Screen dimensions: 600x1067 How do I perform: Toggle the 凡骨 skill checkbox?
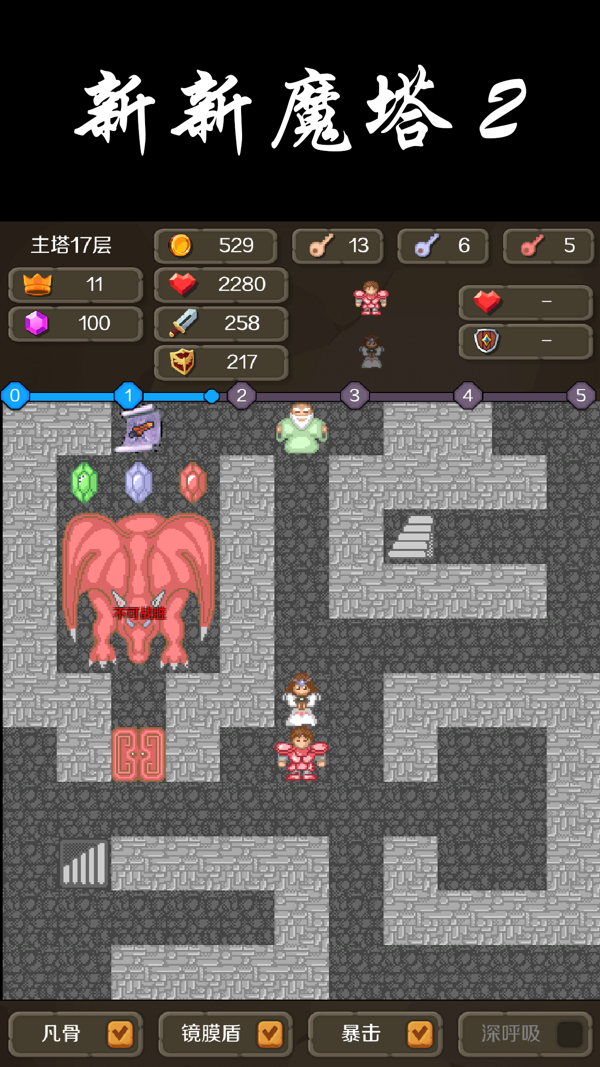pyautogui.click(x=120, y=1034)
